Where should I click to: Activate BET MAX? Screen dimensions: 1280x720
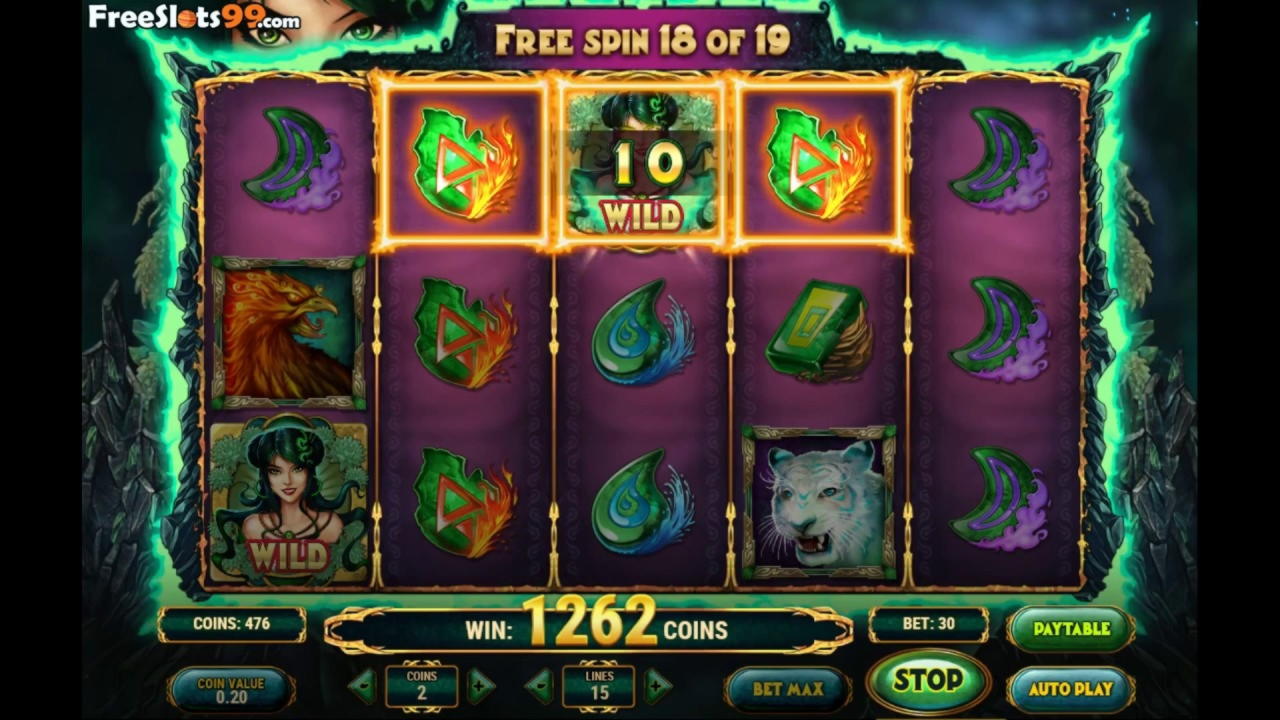tap(786, 688)
